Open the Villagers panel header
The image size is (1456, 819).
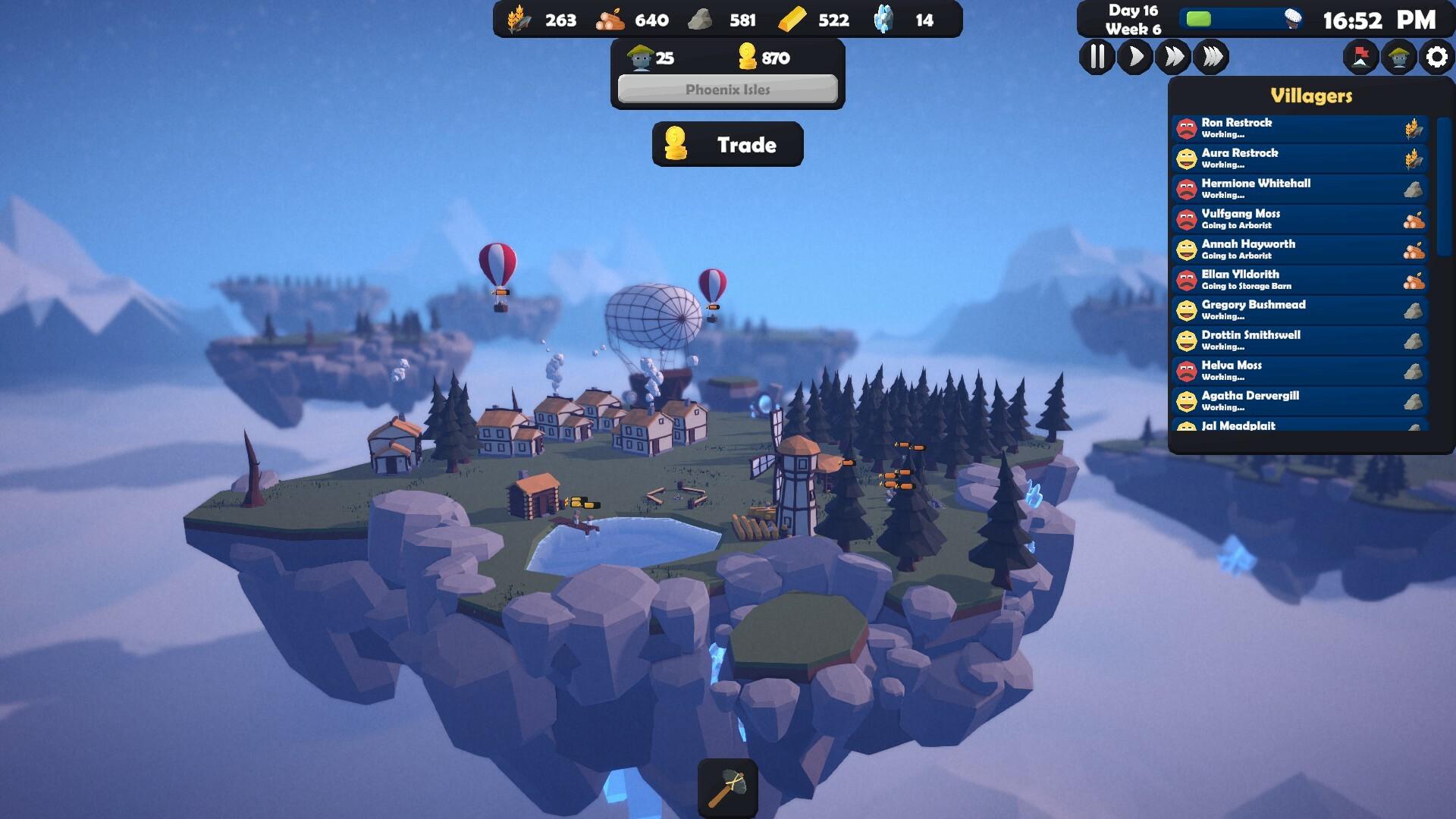[x=1312, y=96]
